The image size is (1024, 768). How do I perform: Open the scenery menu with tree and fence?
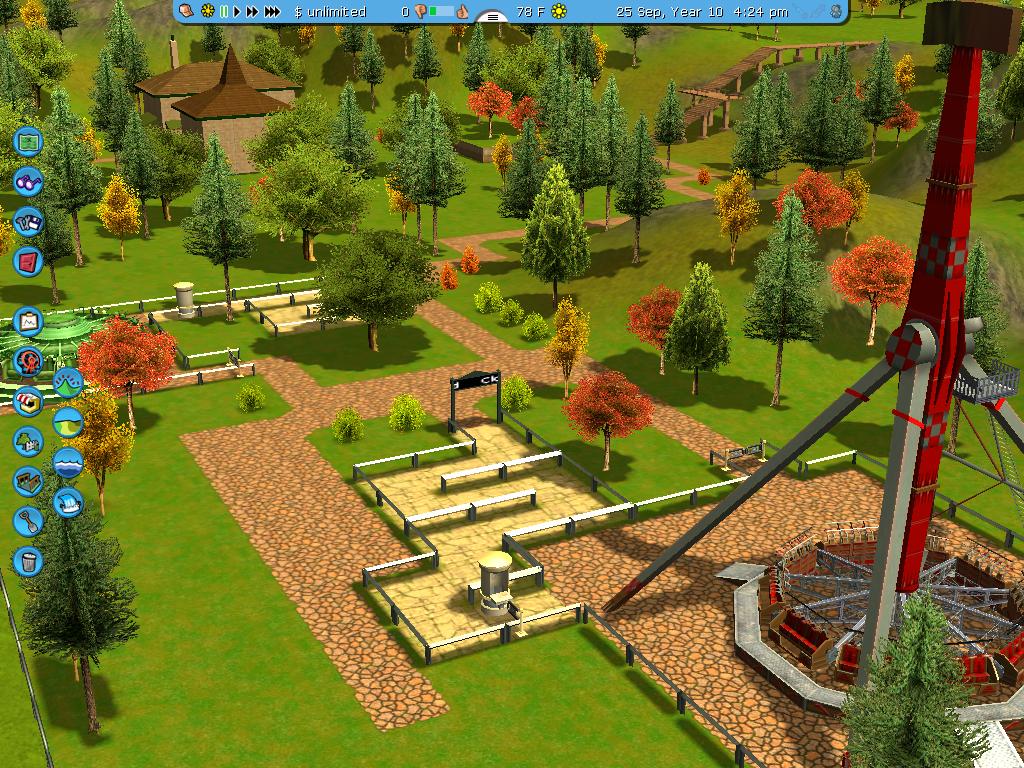(28, 441)
